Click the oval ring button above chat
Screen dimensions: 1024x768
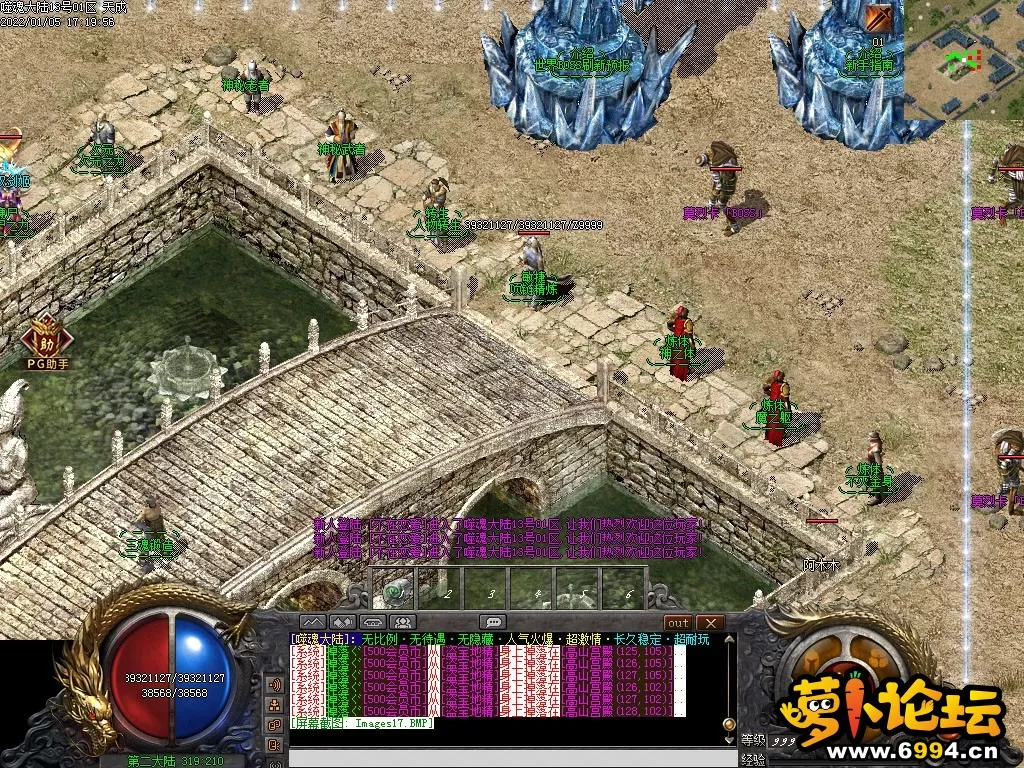click(373, 623)
